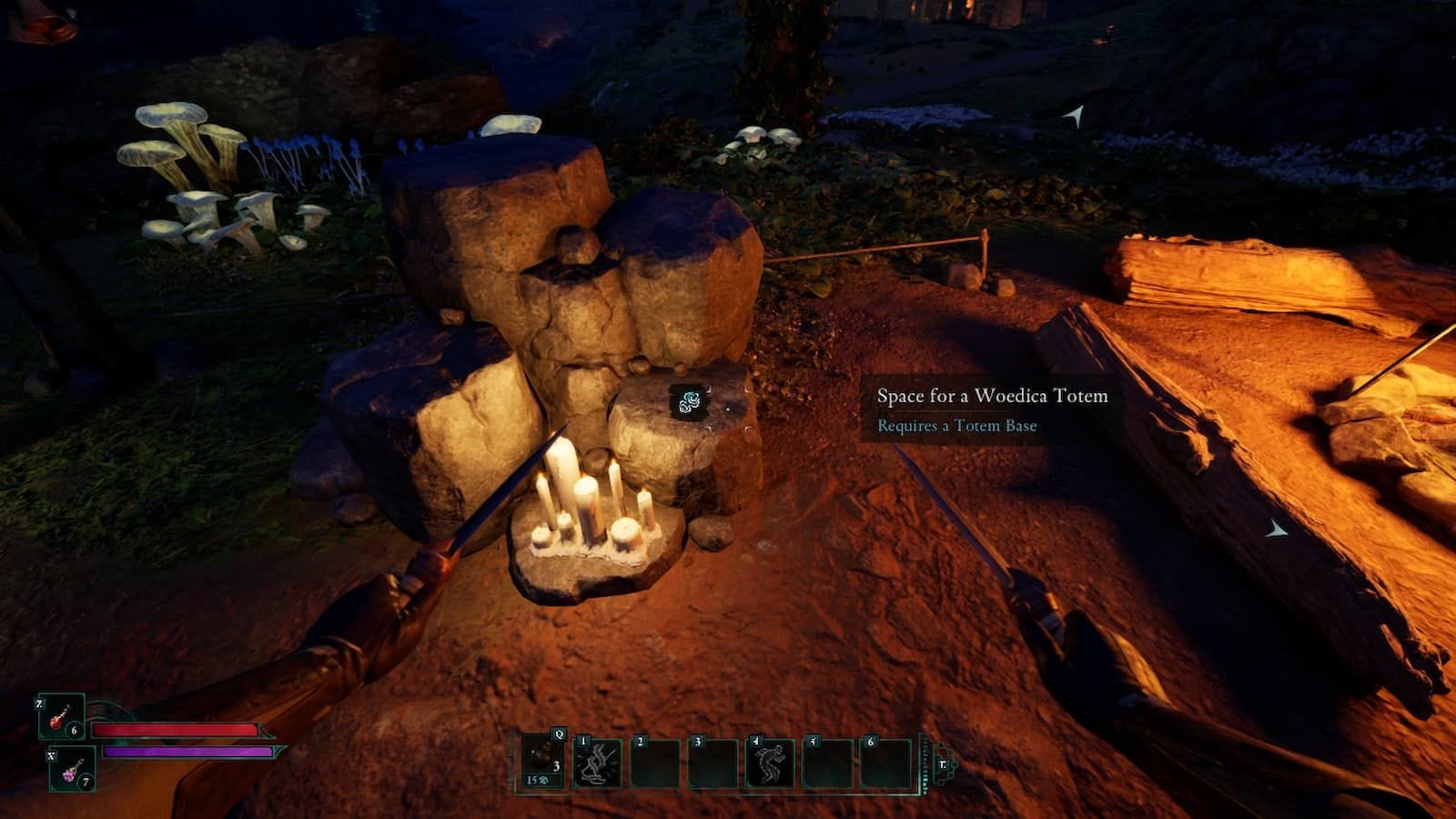
Task: Click the potion count badge showing 6
Action: coord(74,731)
